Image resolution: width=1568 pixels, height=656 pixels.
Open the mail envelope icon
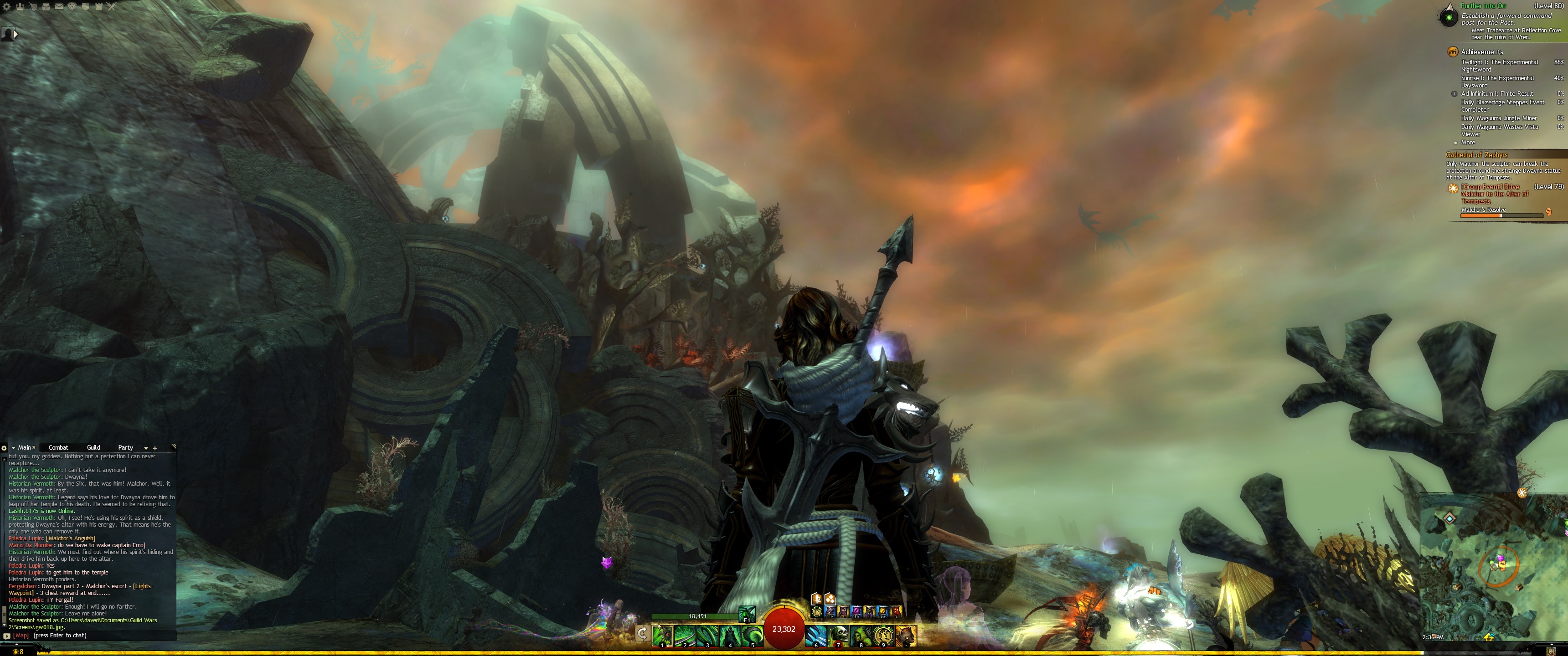(60, 7)
